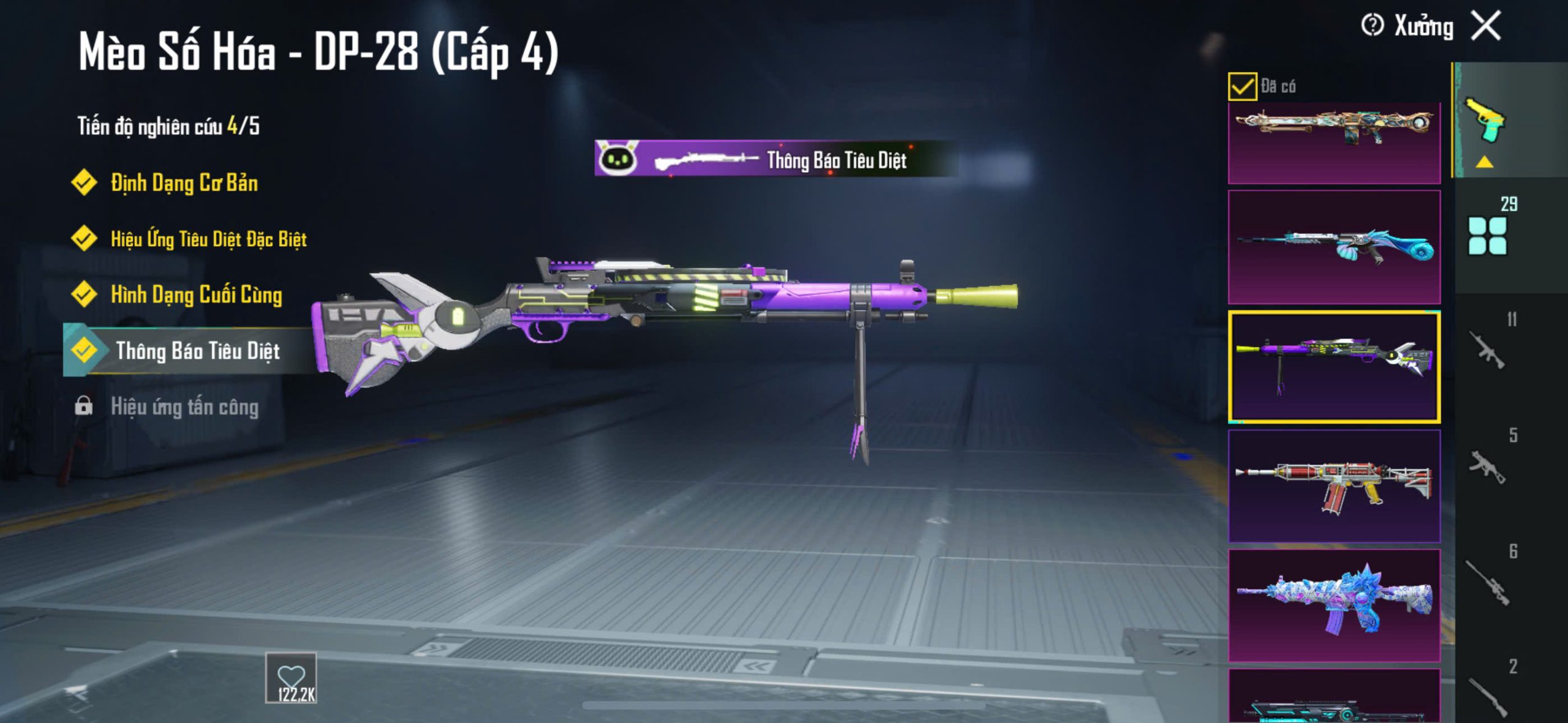Open the Xưởng help question mark
Viewport: 1568px width, 723px height.
click(1372, 26)
